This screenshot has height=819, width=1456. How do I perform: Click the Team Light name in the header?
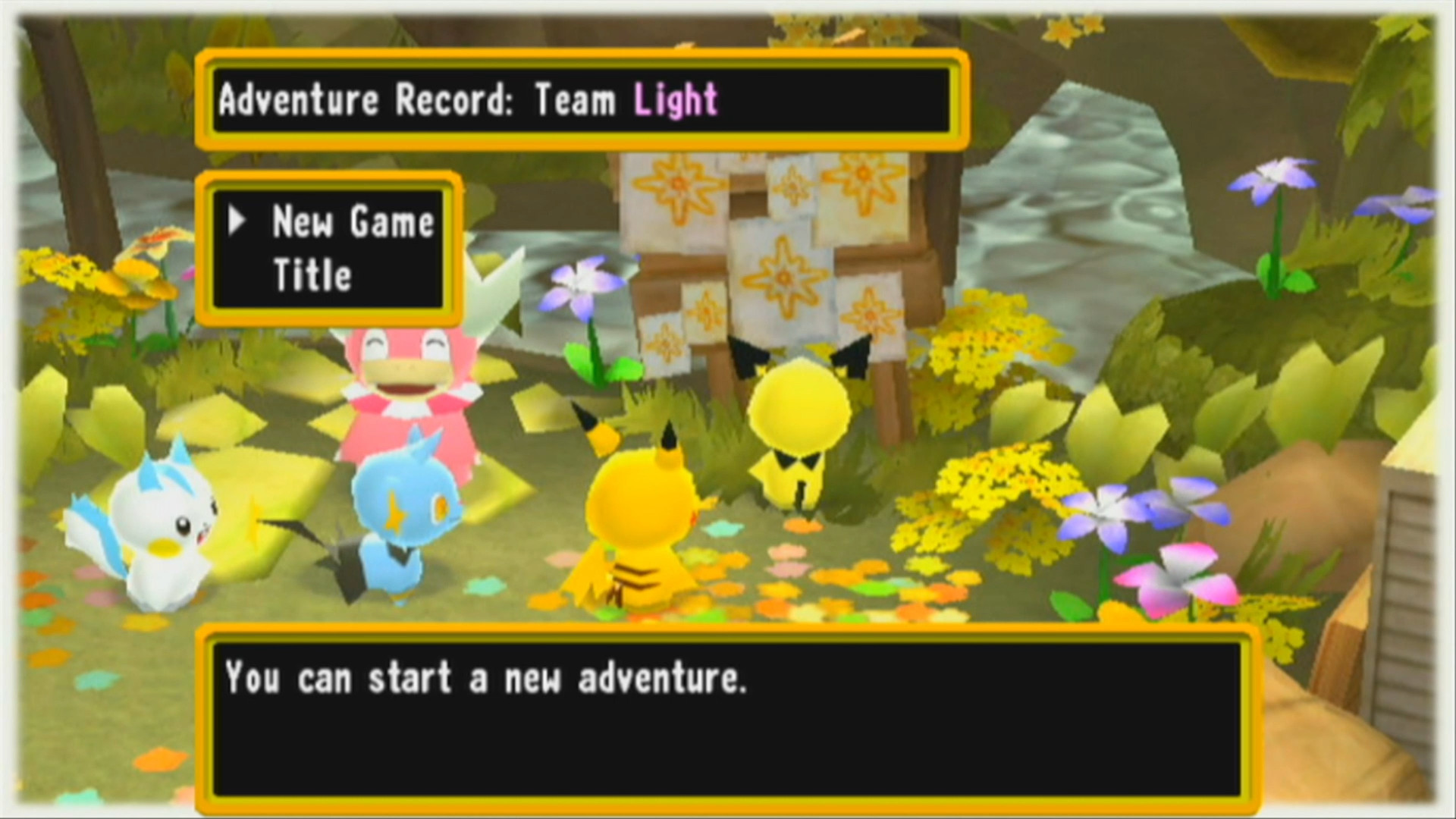(x=673, y=99)
